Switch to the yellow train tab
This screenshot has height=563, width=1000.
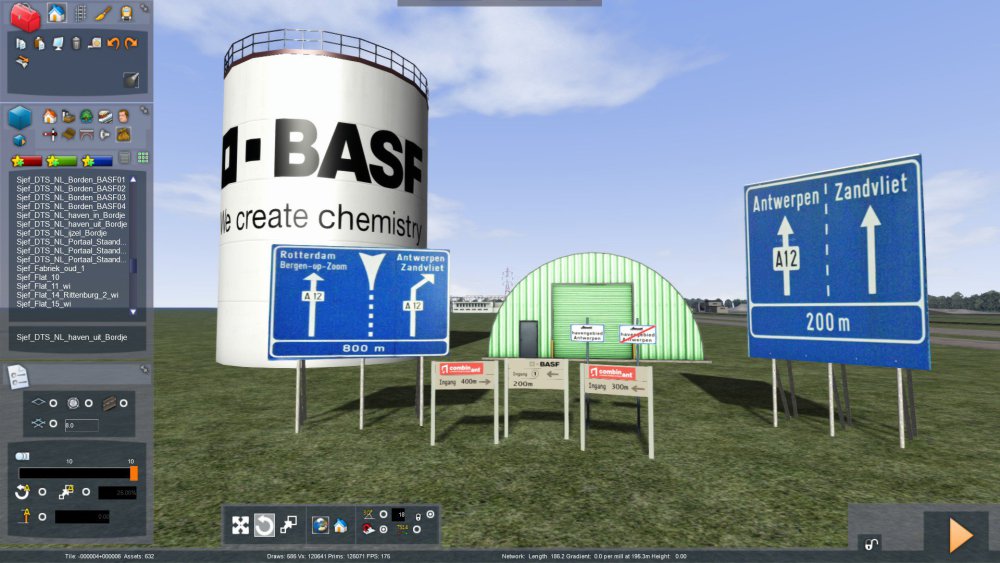coord(127,14)
